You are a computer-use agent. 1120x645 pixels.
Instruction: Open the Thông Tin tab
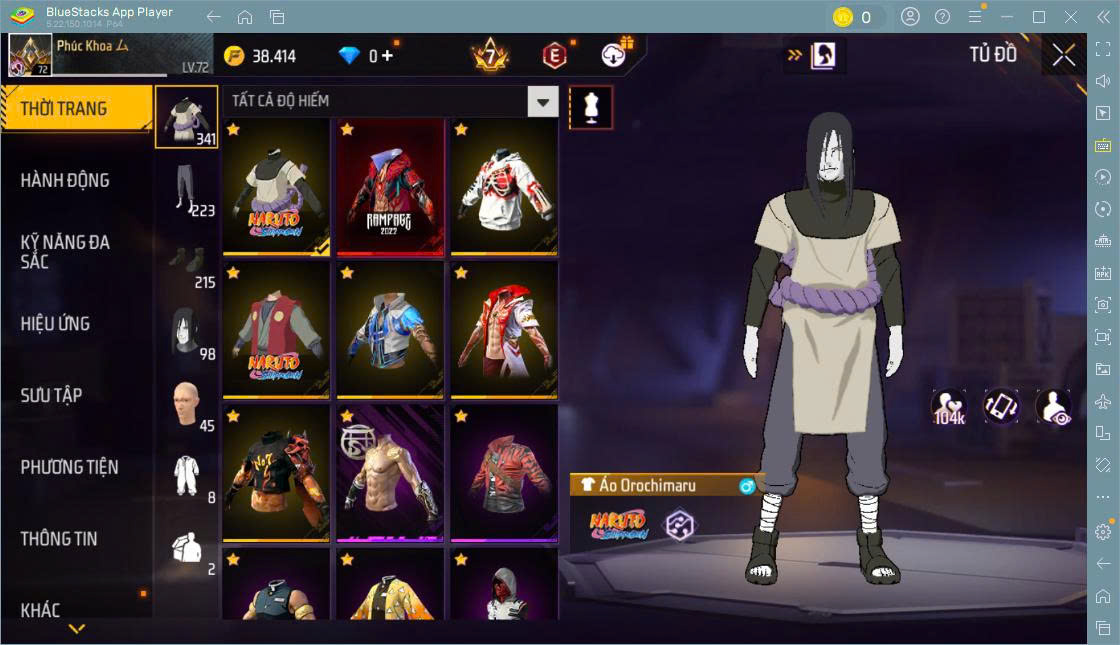pyautogui.click(x=59, y=538)
